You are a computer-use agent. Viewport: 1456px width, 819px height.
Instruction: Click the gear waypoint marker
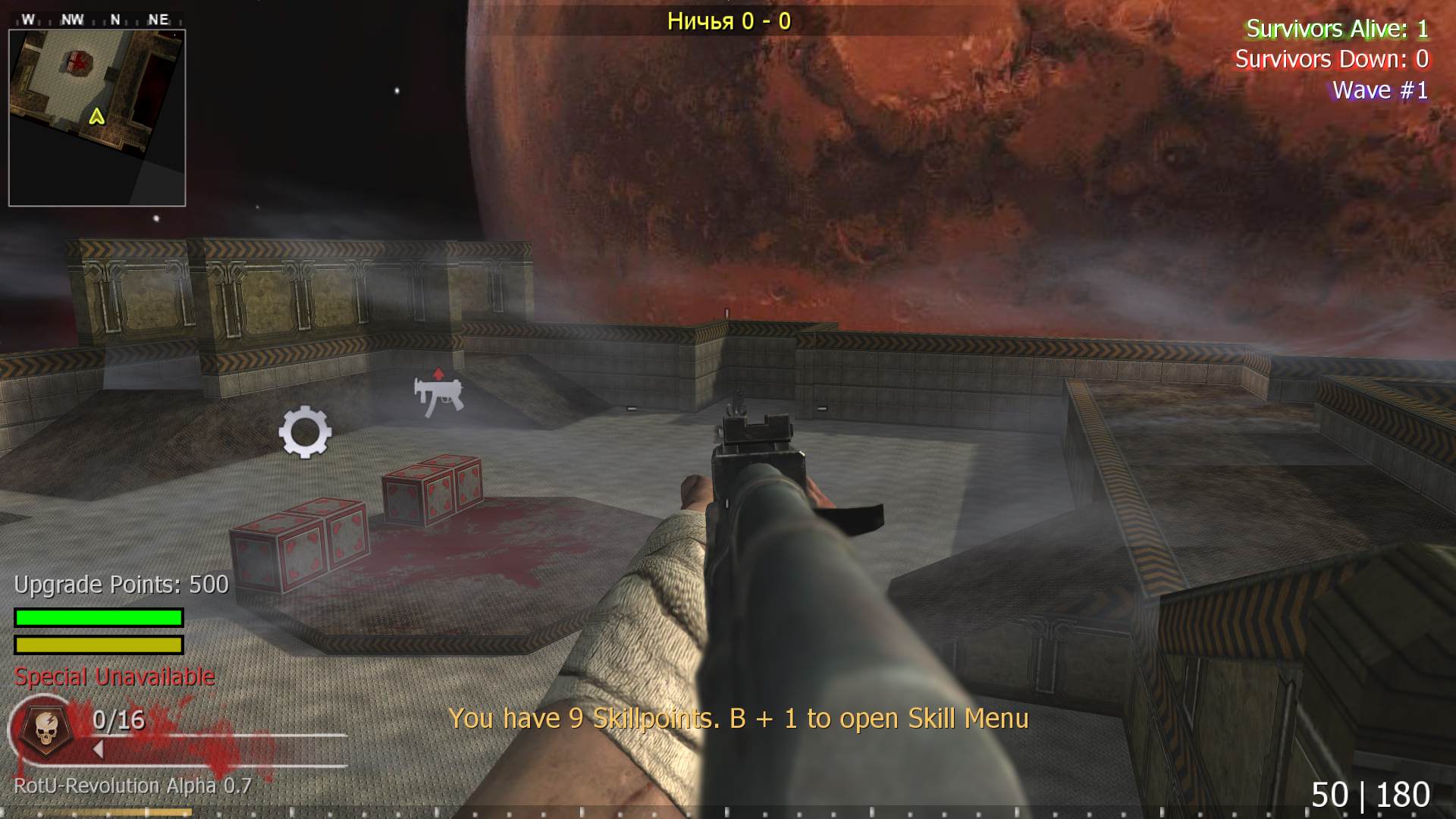click(305, 431)
